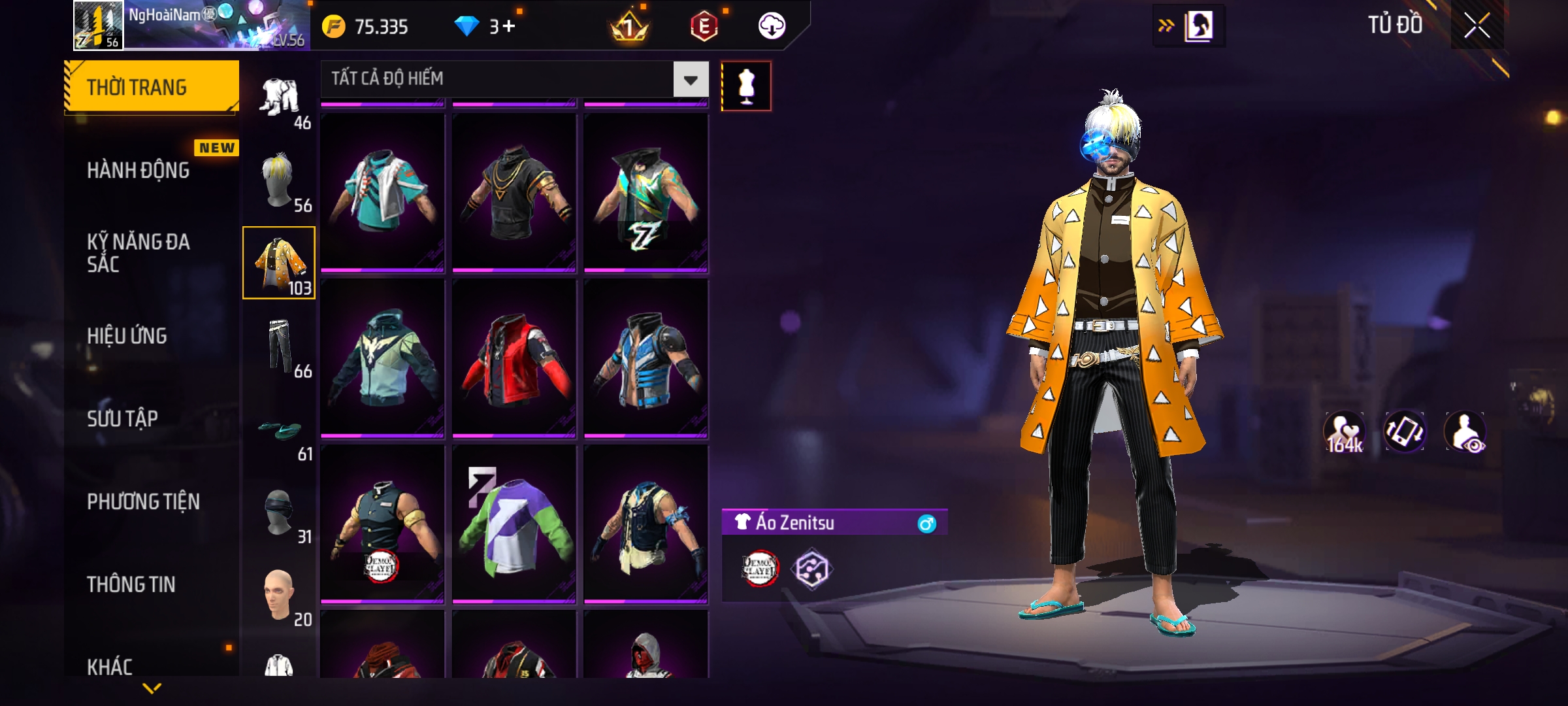Equip the red vest jacket

point(514,358)
